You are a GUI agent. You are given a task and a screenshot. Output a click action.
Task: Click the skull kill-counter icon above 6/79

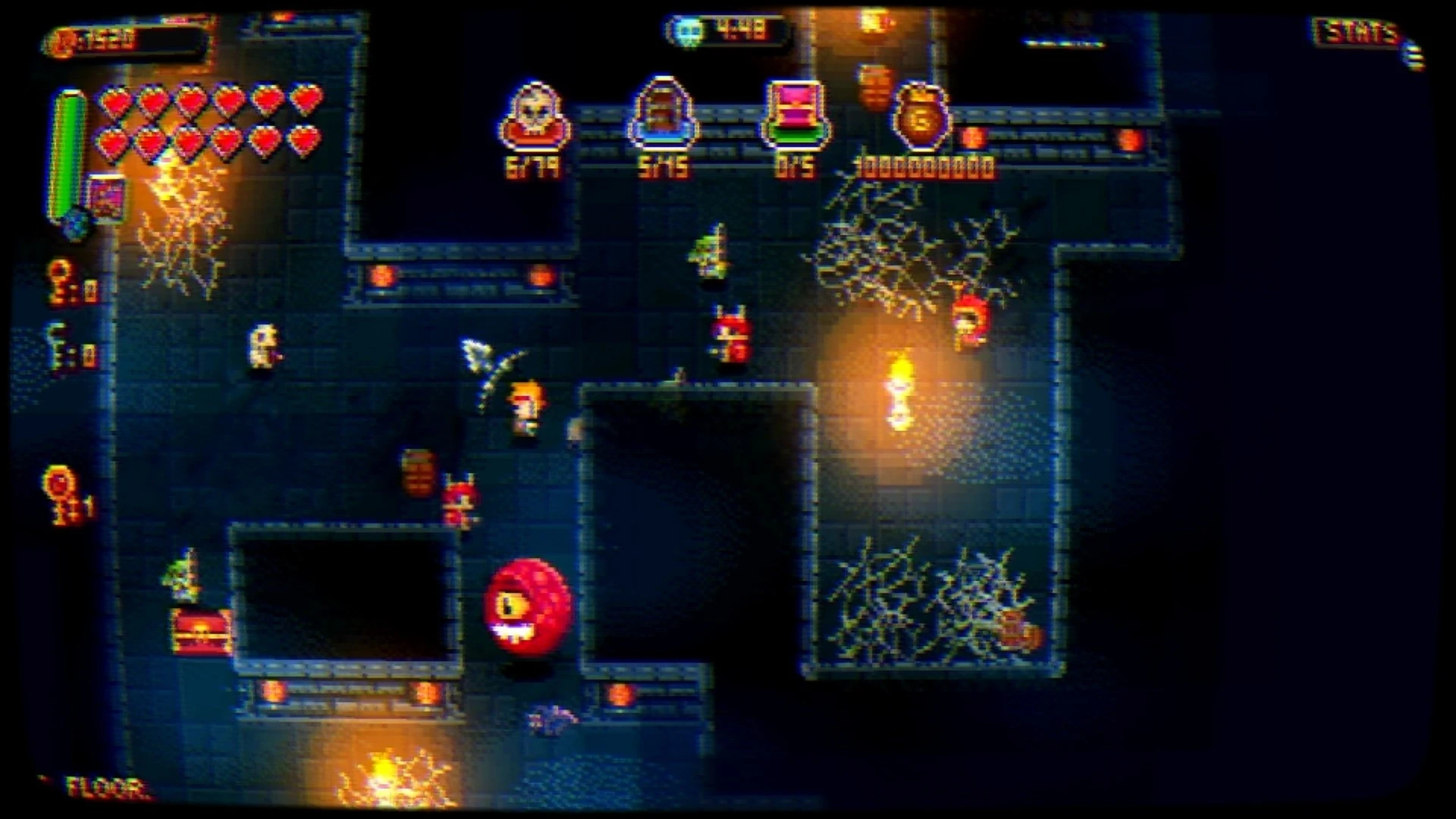click(535, 114)
